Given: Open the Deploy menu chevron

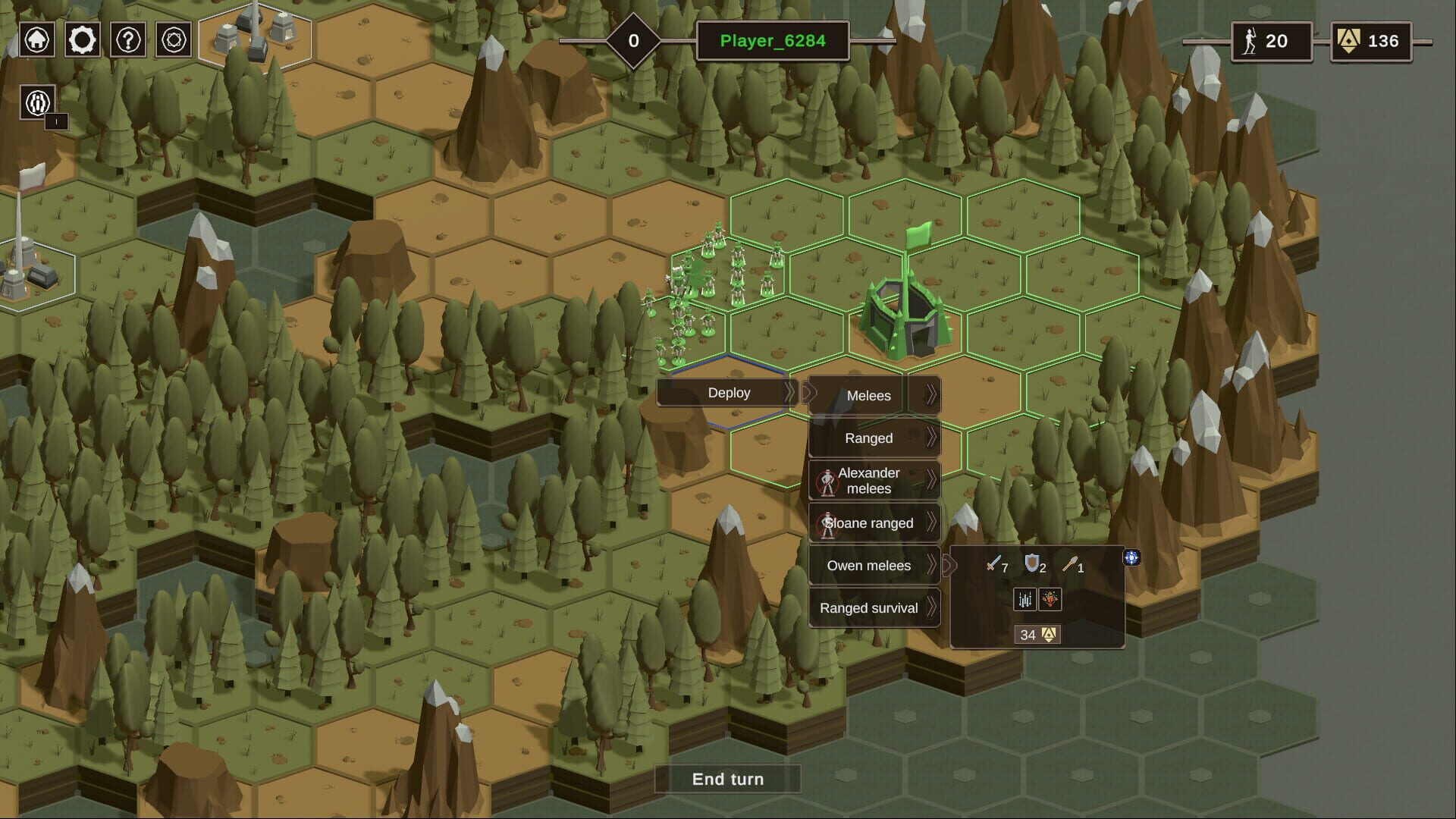Looking at the screenshot, I should (x=791, y=393).
